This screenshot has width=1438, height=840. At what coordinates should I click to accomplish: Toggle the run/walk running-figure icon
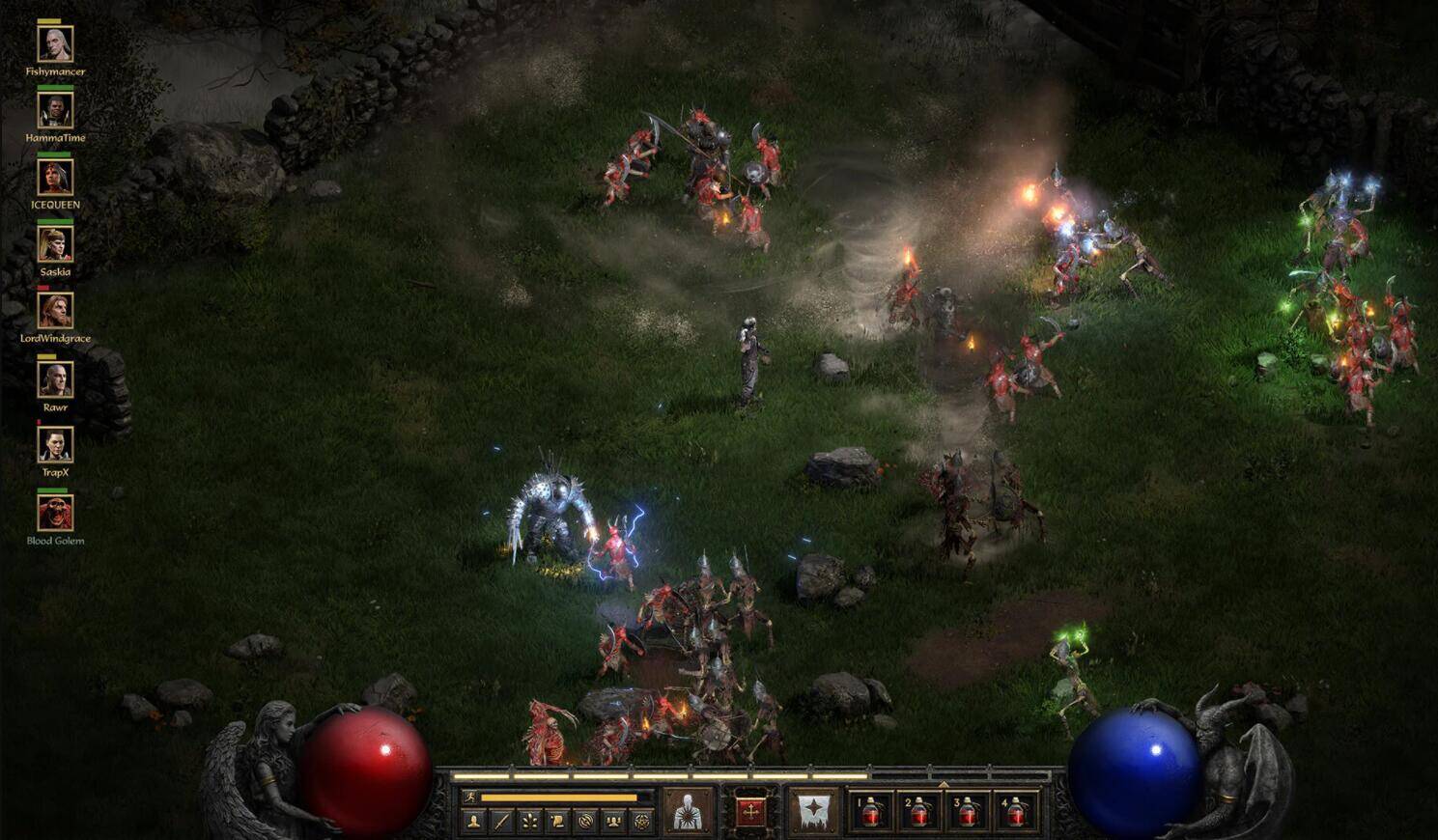point(469,798)
